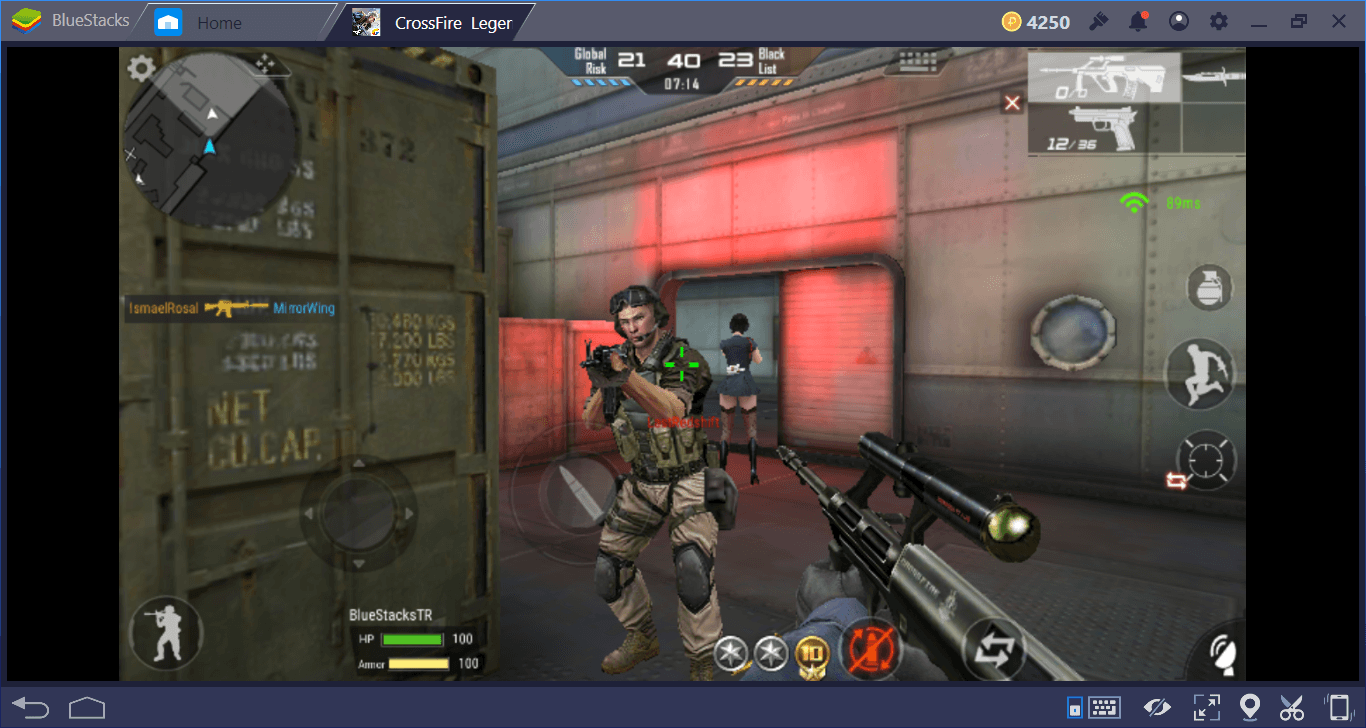The image size is (1366, 728).
Task: Click the green HP bar showing 100
Action: [x=410, y=639]
